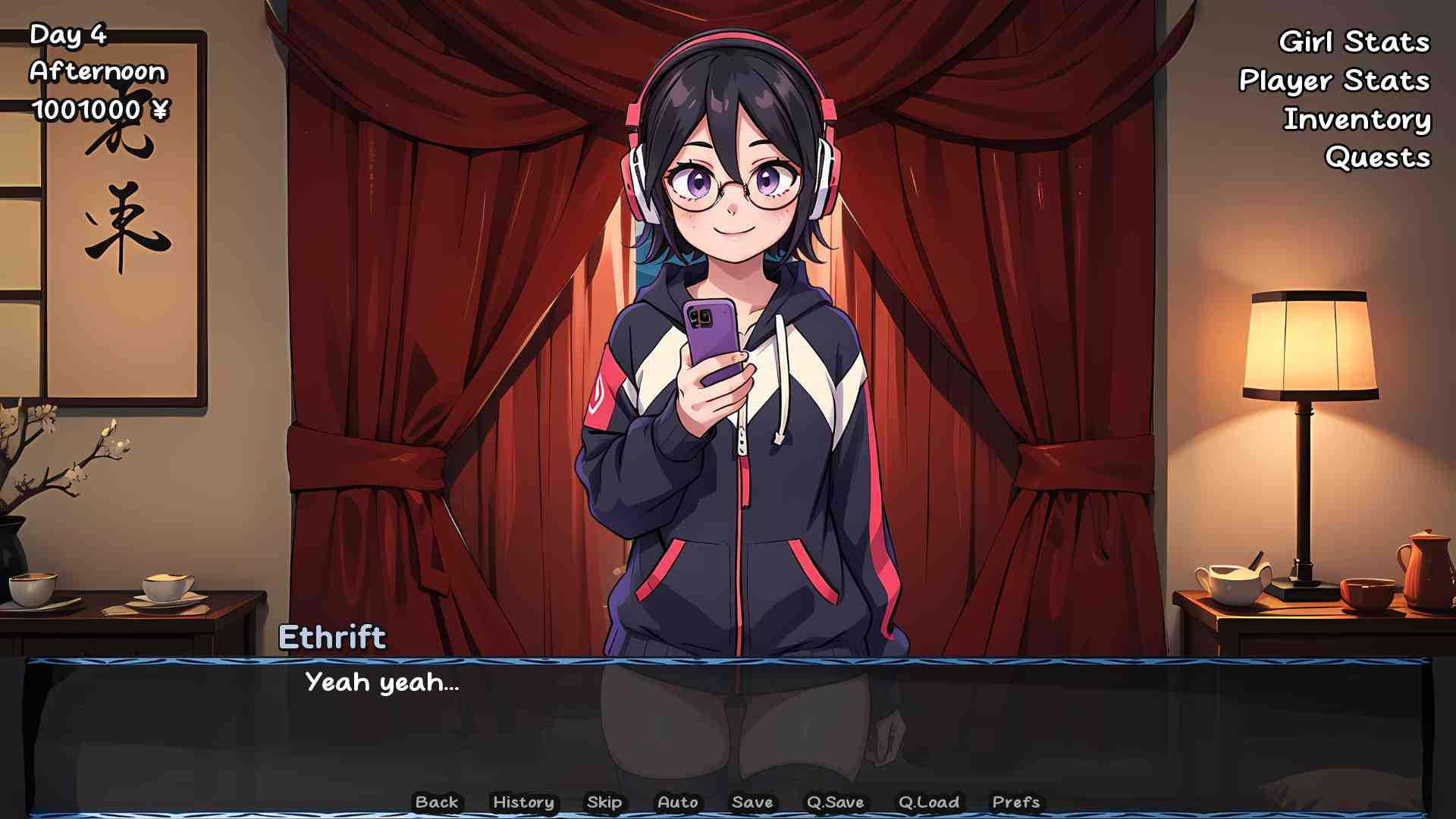The height and width of the screenshot is (819, 1456).
Task: Show the Quests log
Action: (1377, 158)
